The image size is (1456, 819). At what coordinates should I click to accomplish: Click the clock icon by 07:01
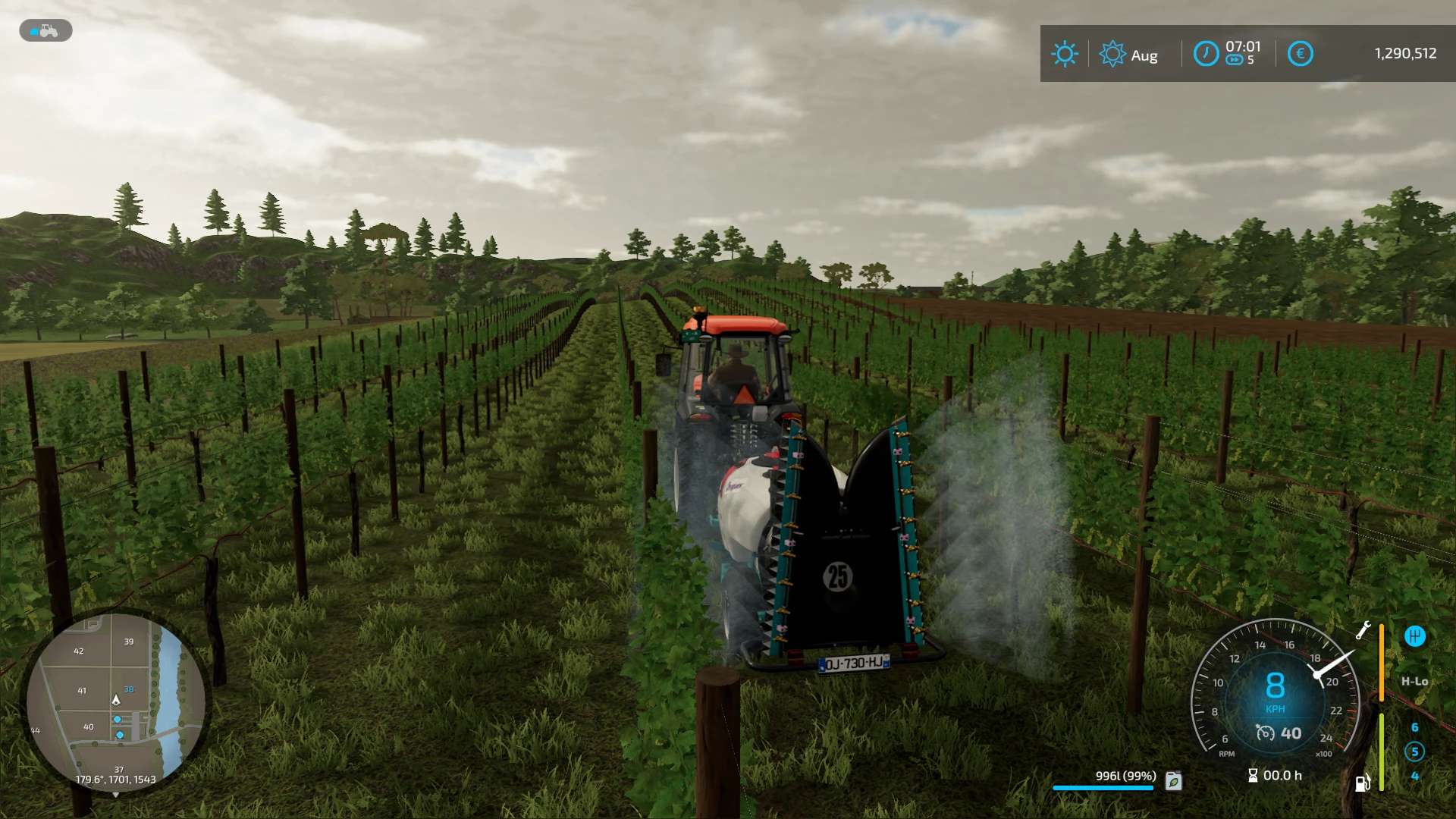[x=1206, y=54]
